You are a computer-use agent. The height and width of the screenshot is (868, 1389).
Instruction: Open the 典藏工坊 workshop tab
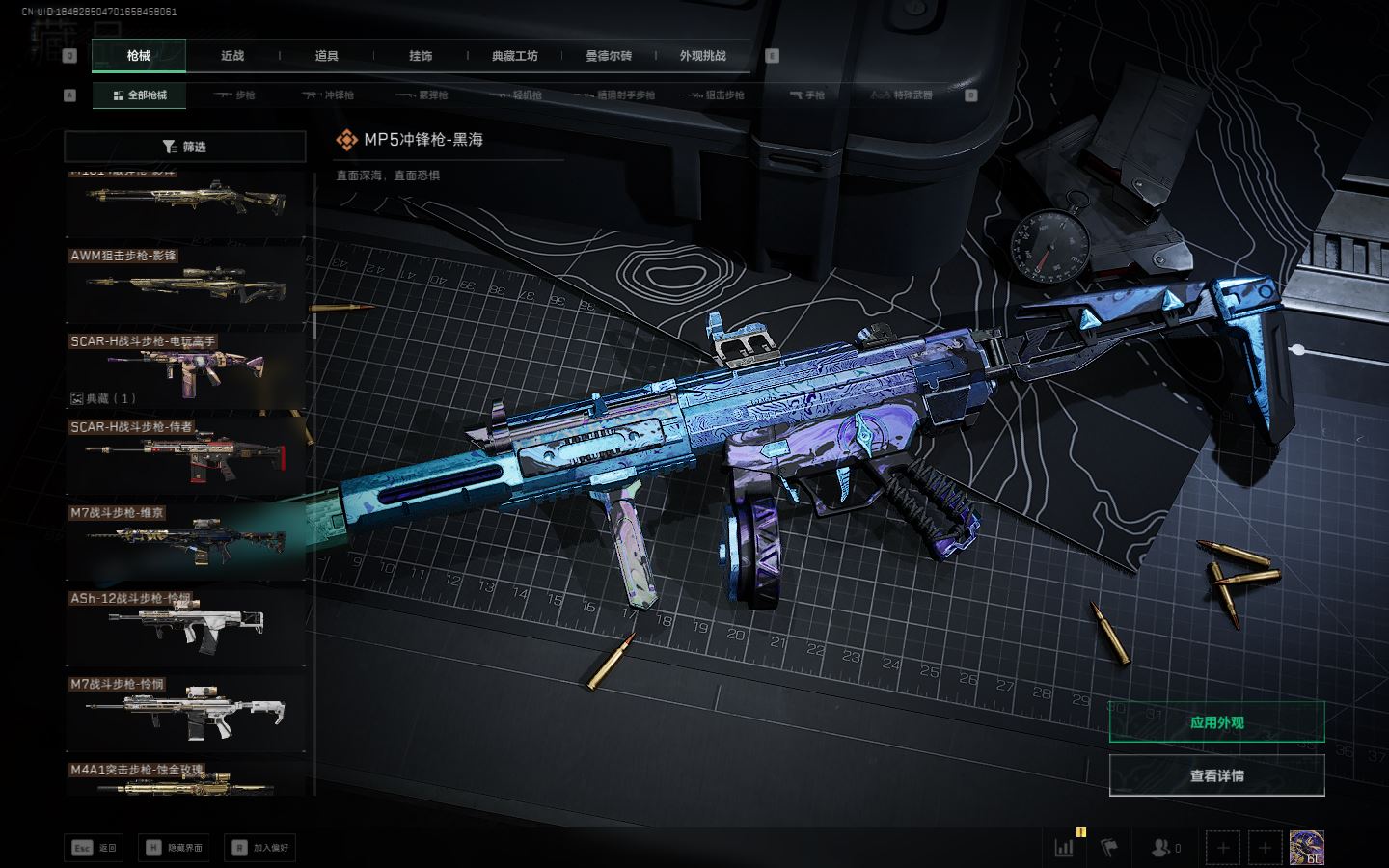(x=514, y=56)
